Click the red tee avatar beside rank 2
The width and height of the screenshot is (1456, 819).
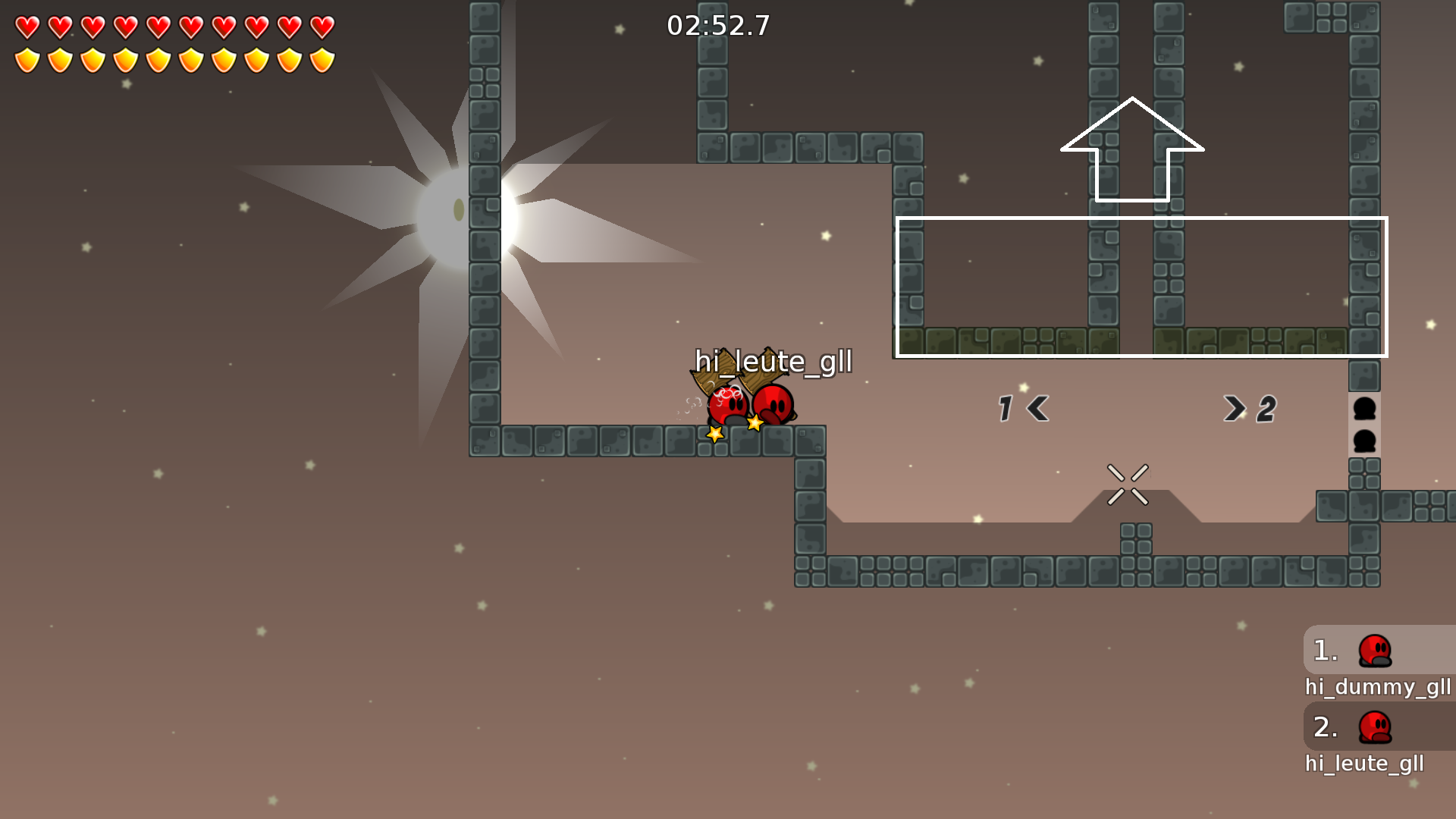click(1374, 726)
